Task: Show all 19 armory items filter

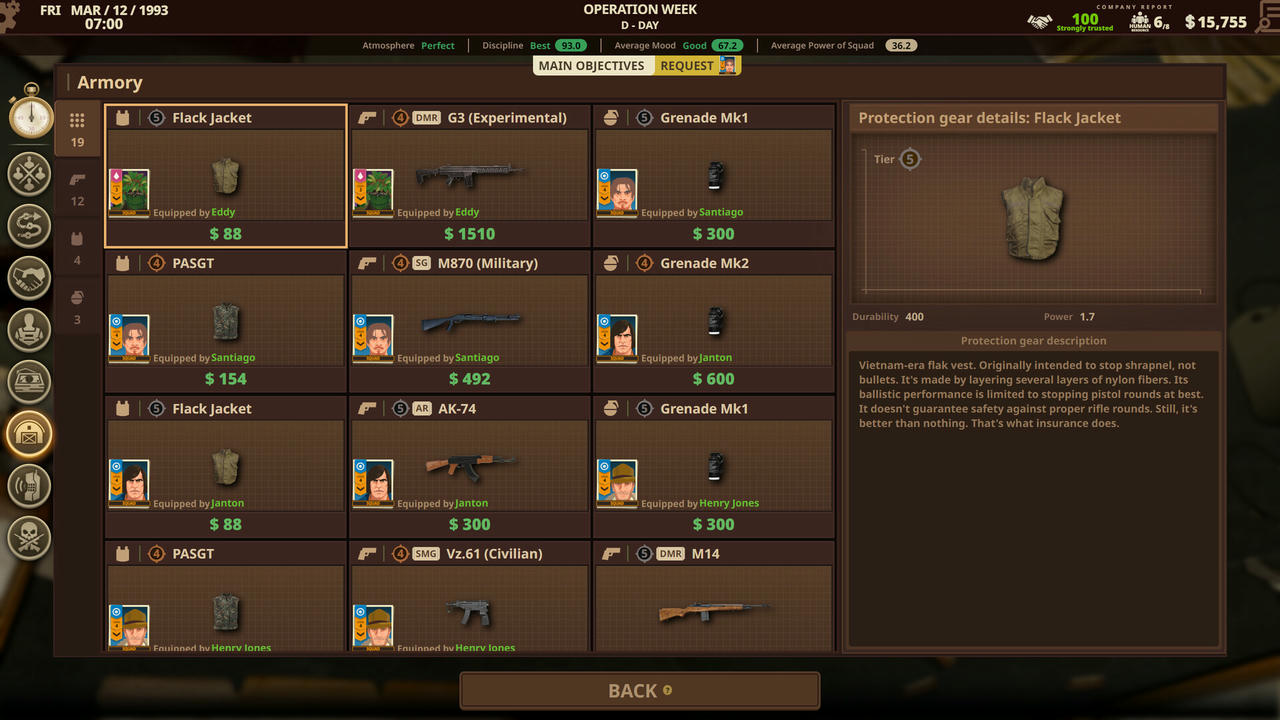Action: (x=77, y=129)
